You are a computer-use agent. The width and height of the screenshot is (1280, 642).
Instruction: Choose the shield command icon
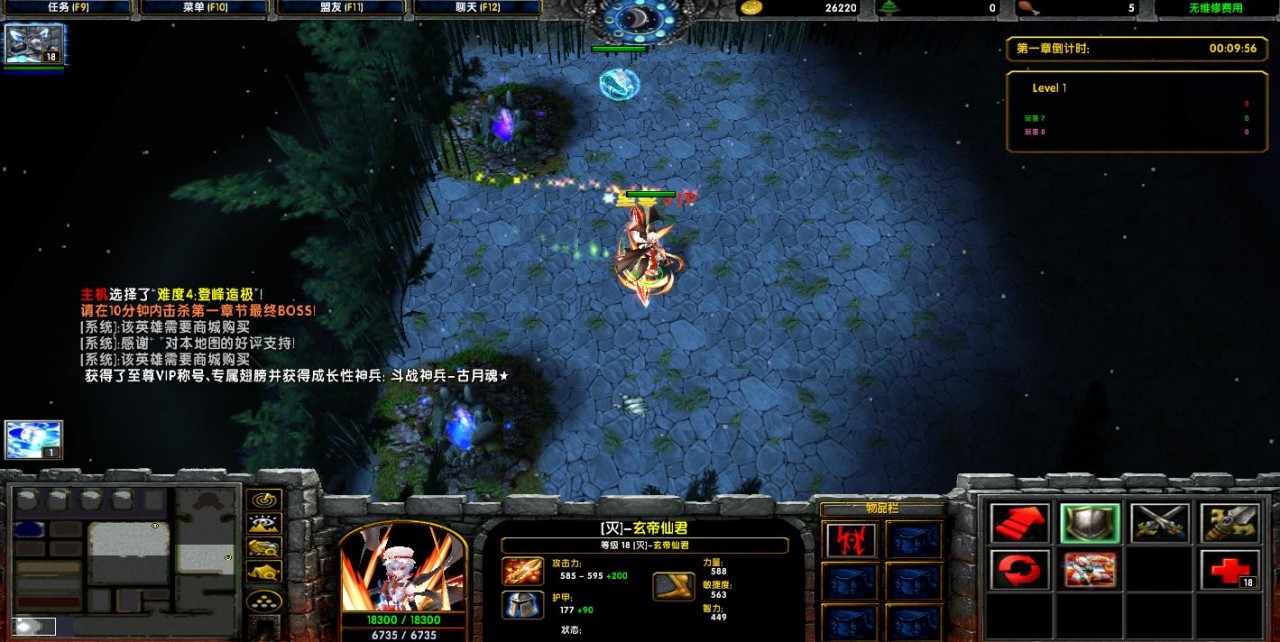(x=1090, y=522)
